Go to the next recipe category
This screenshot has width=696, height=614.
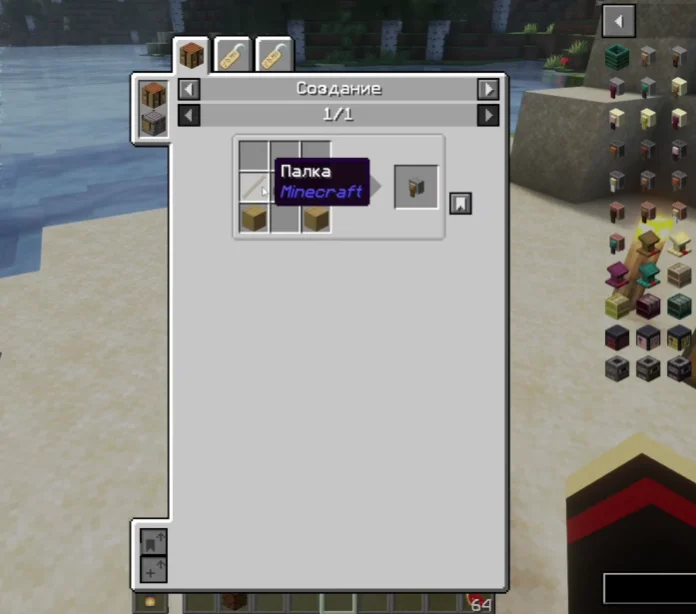click(x=487, y=89)
